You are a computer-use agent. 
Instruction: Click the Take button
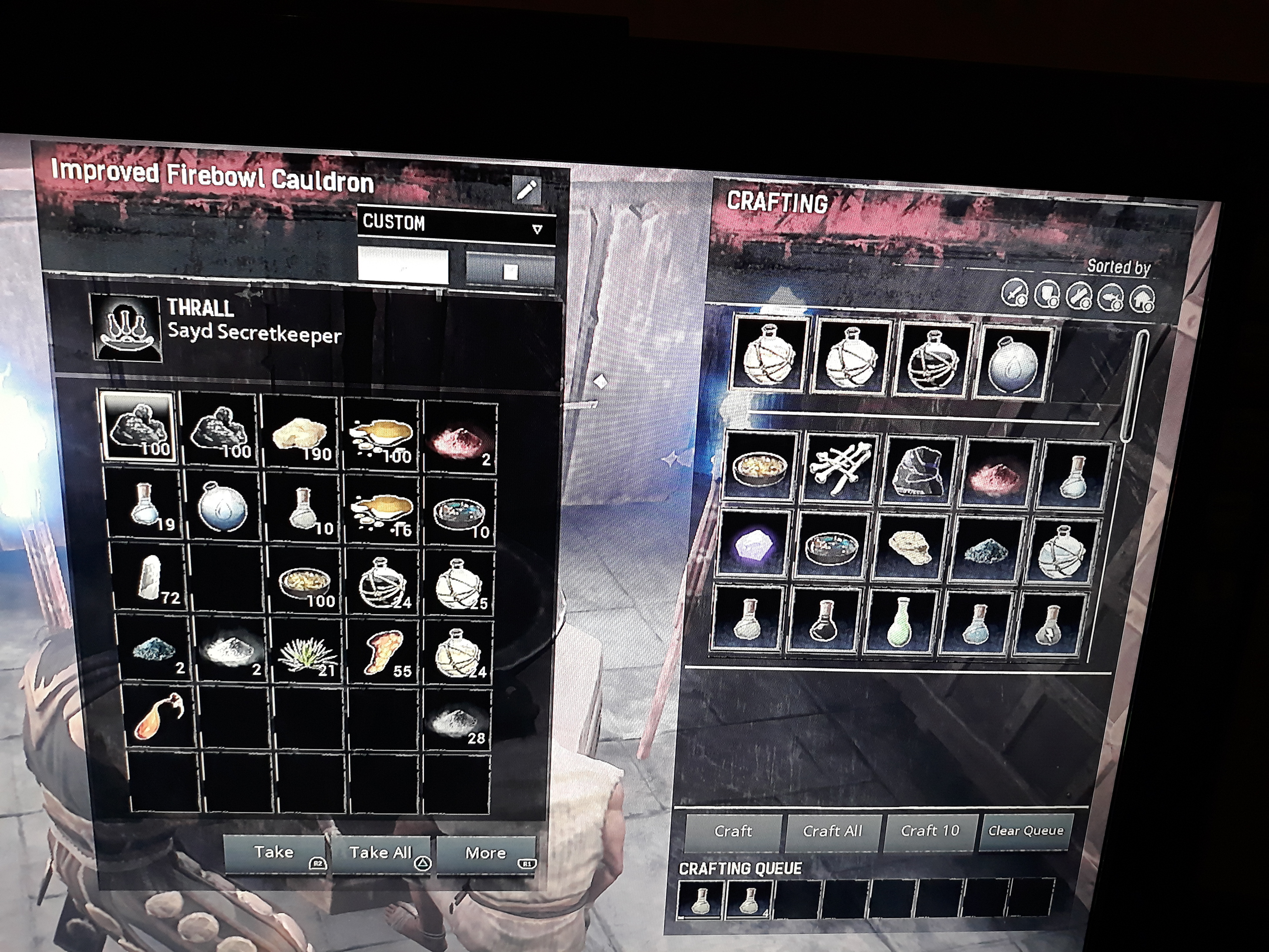[274, 853]
